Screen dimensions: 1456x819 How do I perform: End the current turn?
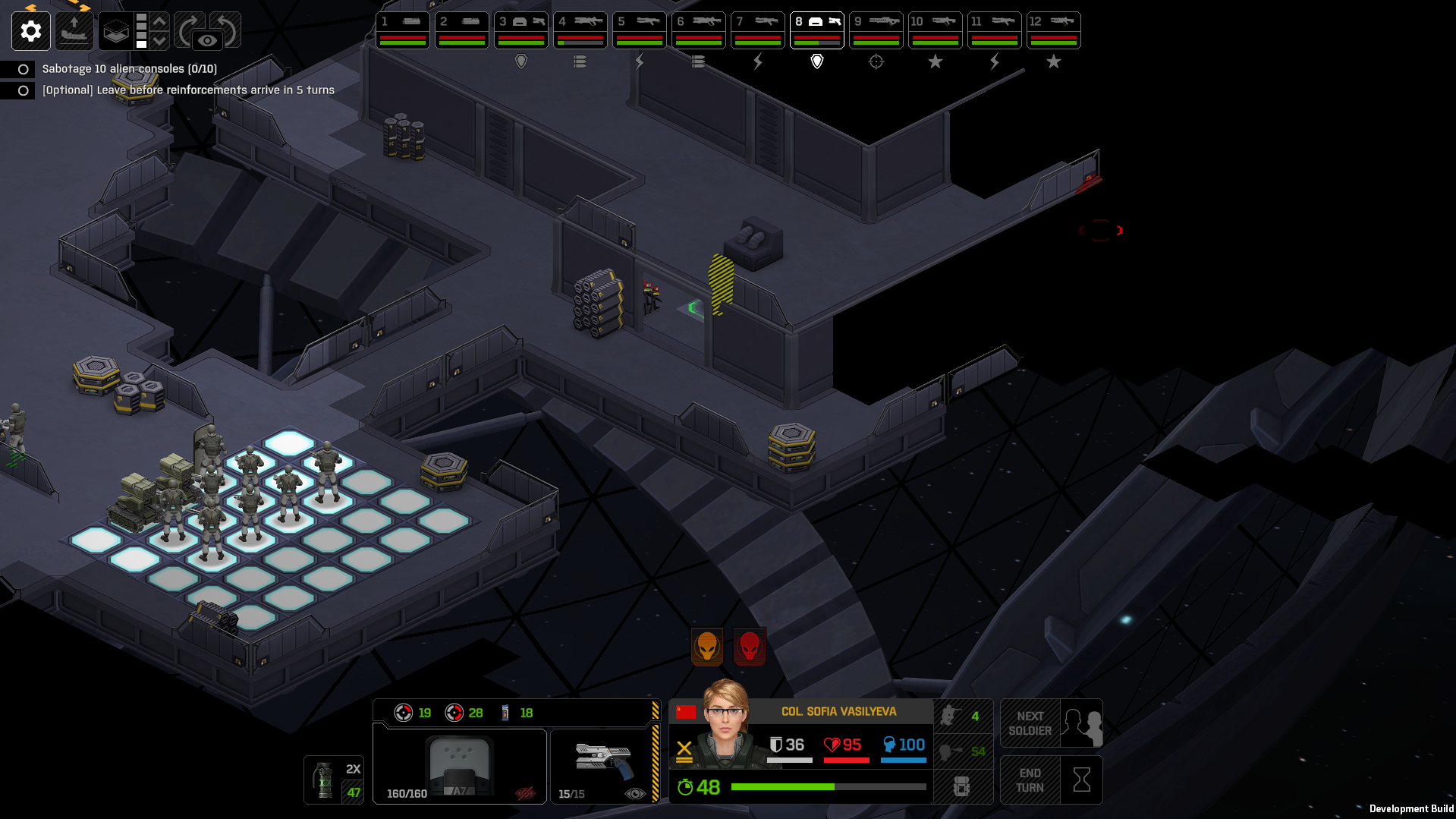click(x=1051, y=780)
